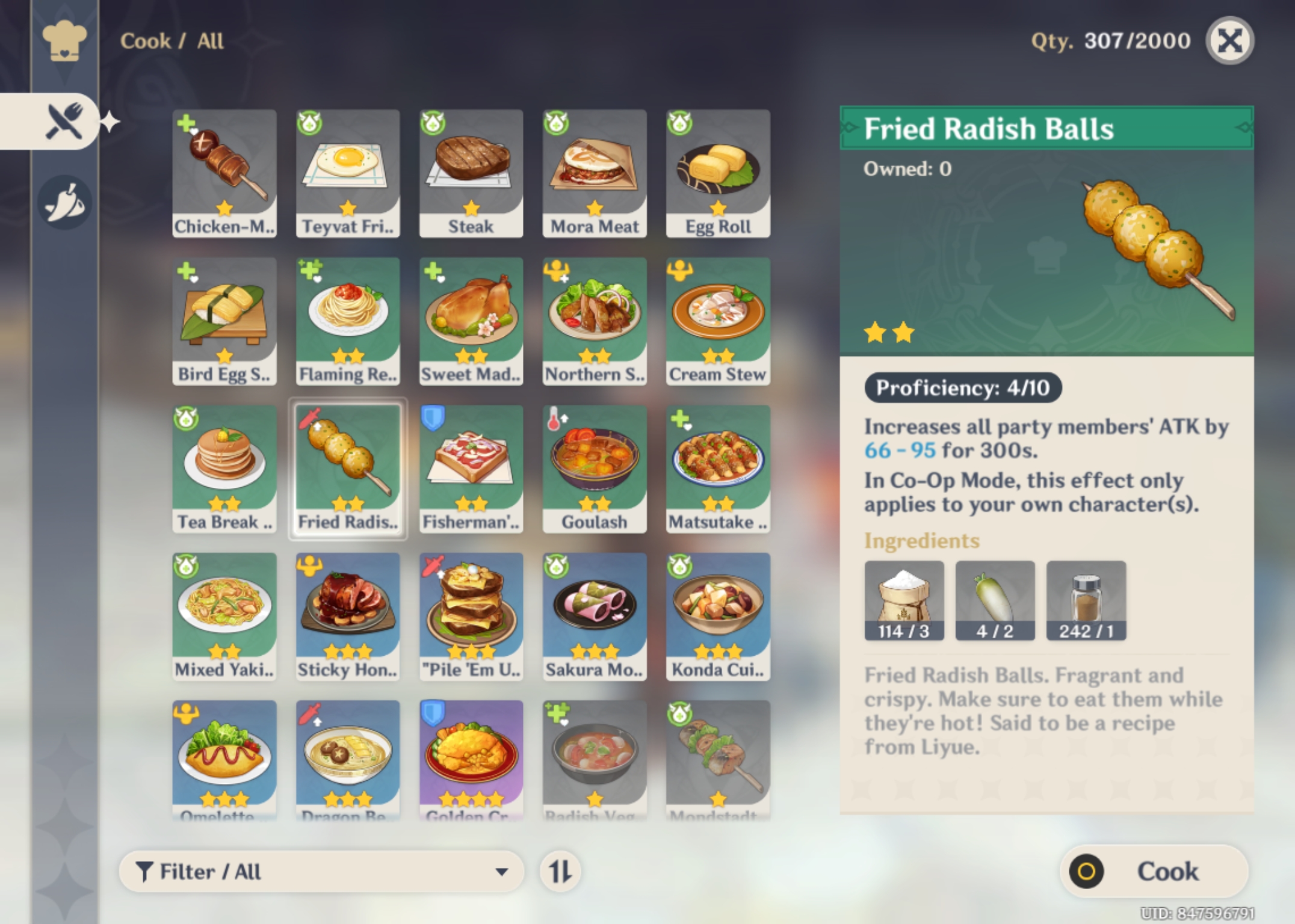Click the flour ingredient icon
1295x924 pixels.
[x=904, y=600]
